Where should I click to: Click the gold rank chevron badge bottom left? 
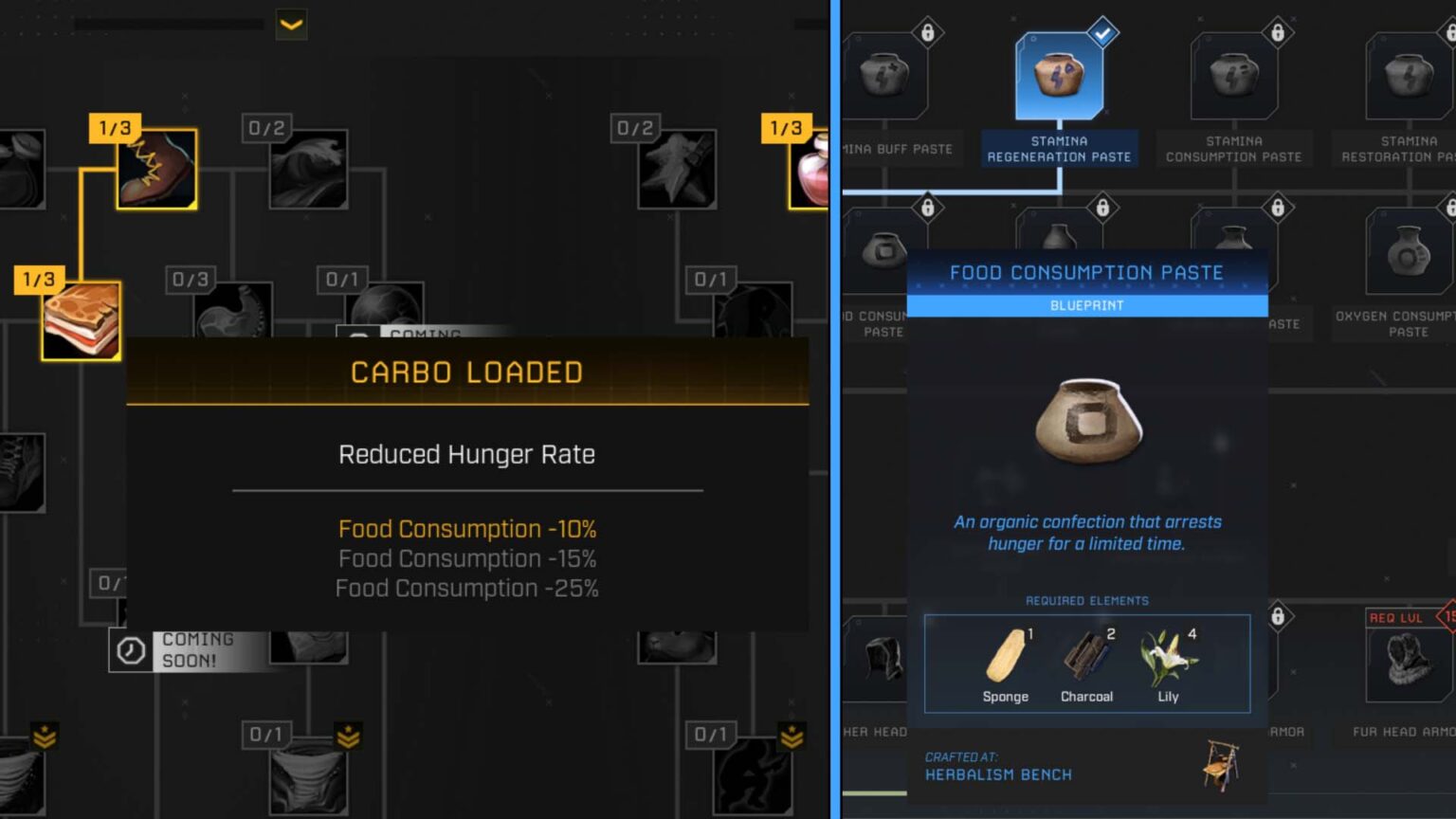45,733
